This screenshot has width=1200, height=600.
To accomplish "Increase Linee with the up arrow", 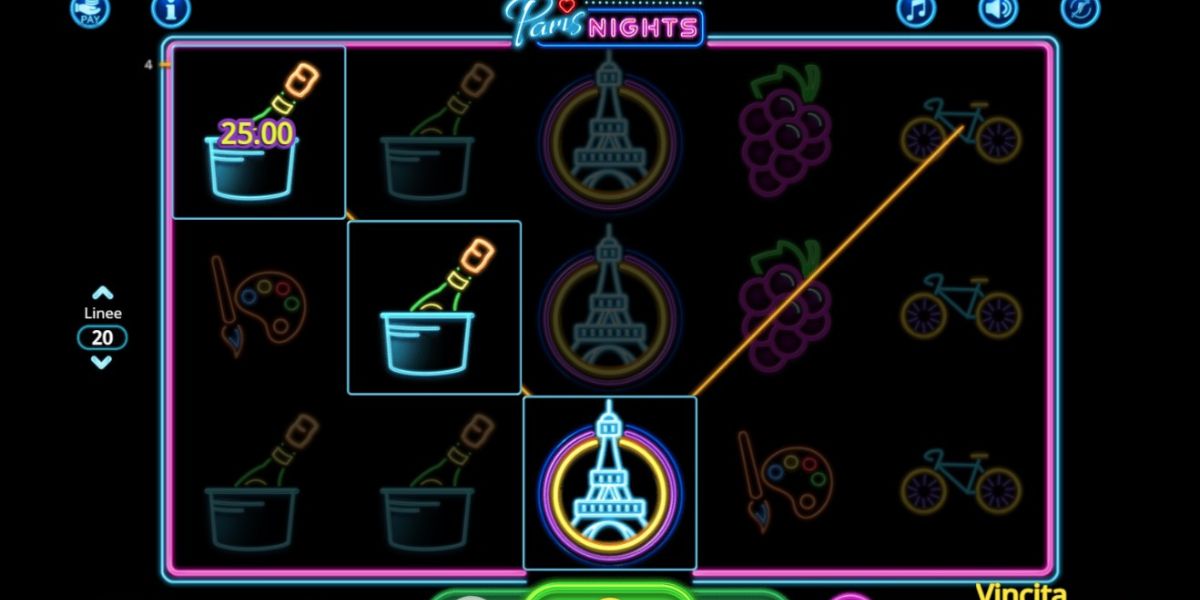I will [102, 294].
